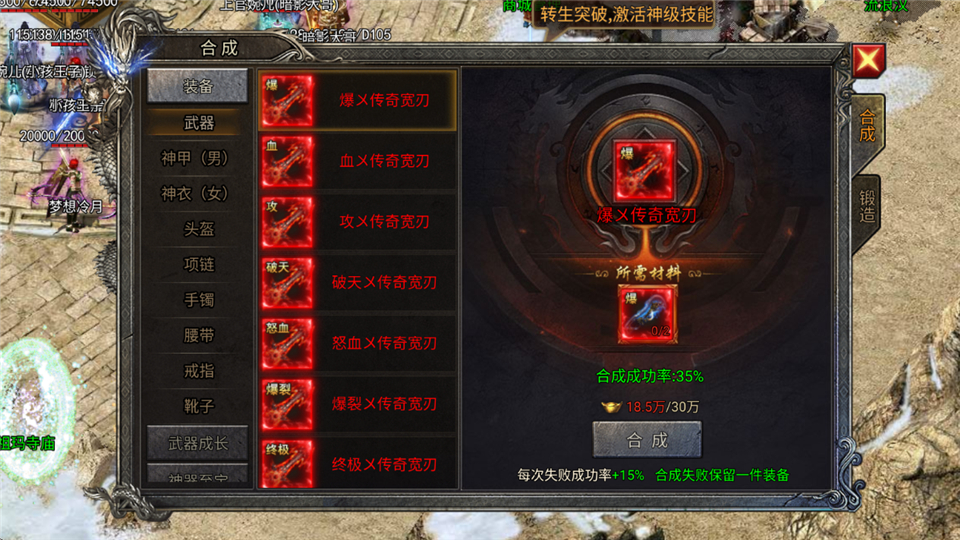This screenshot has width=960, height=540.
Task: Pick the 攻メ传奇宽刃 recipe
Action: coord(357,222)
